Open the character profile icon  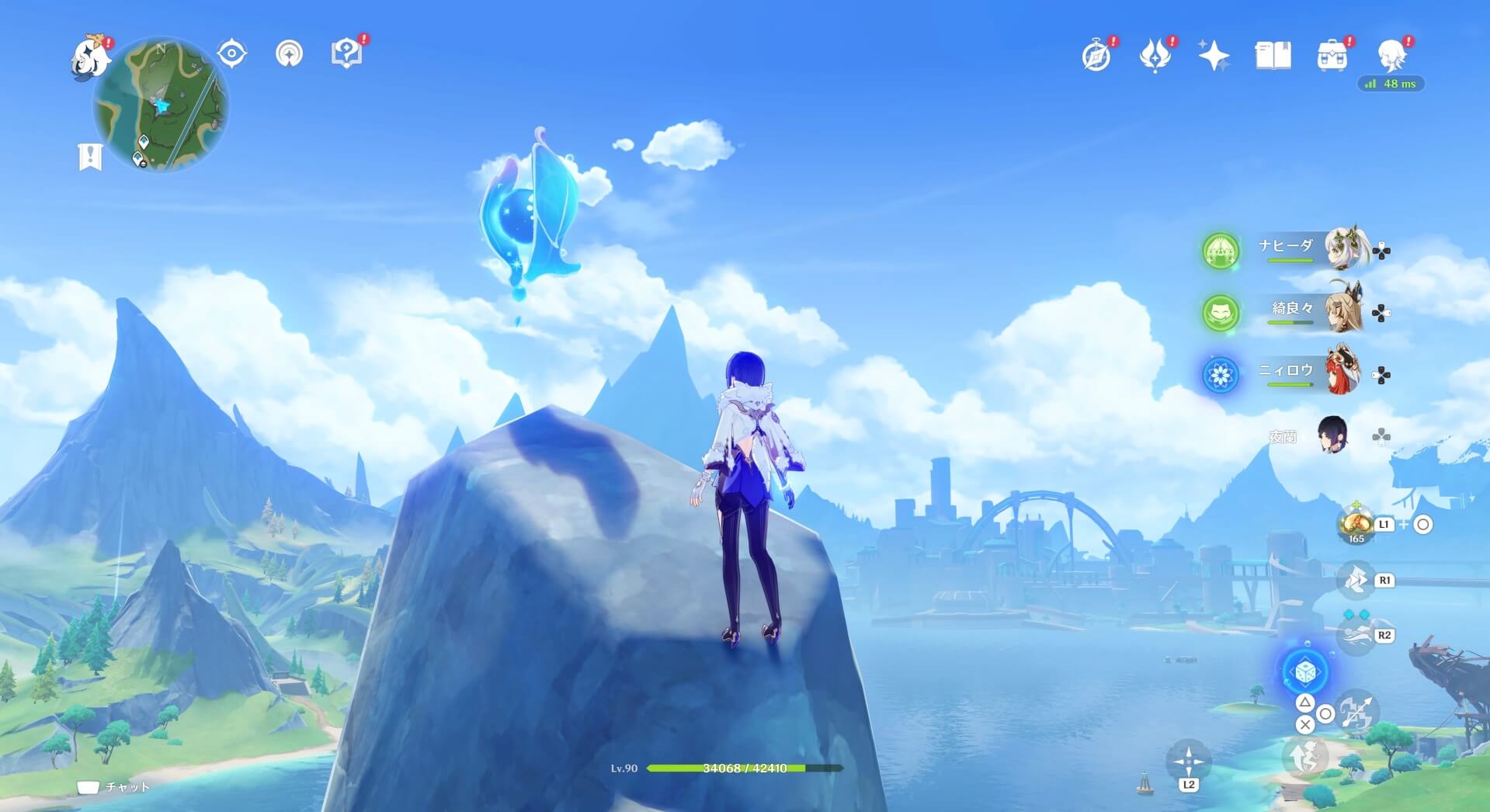tap(1391, 56)
